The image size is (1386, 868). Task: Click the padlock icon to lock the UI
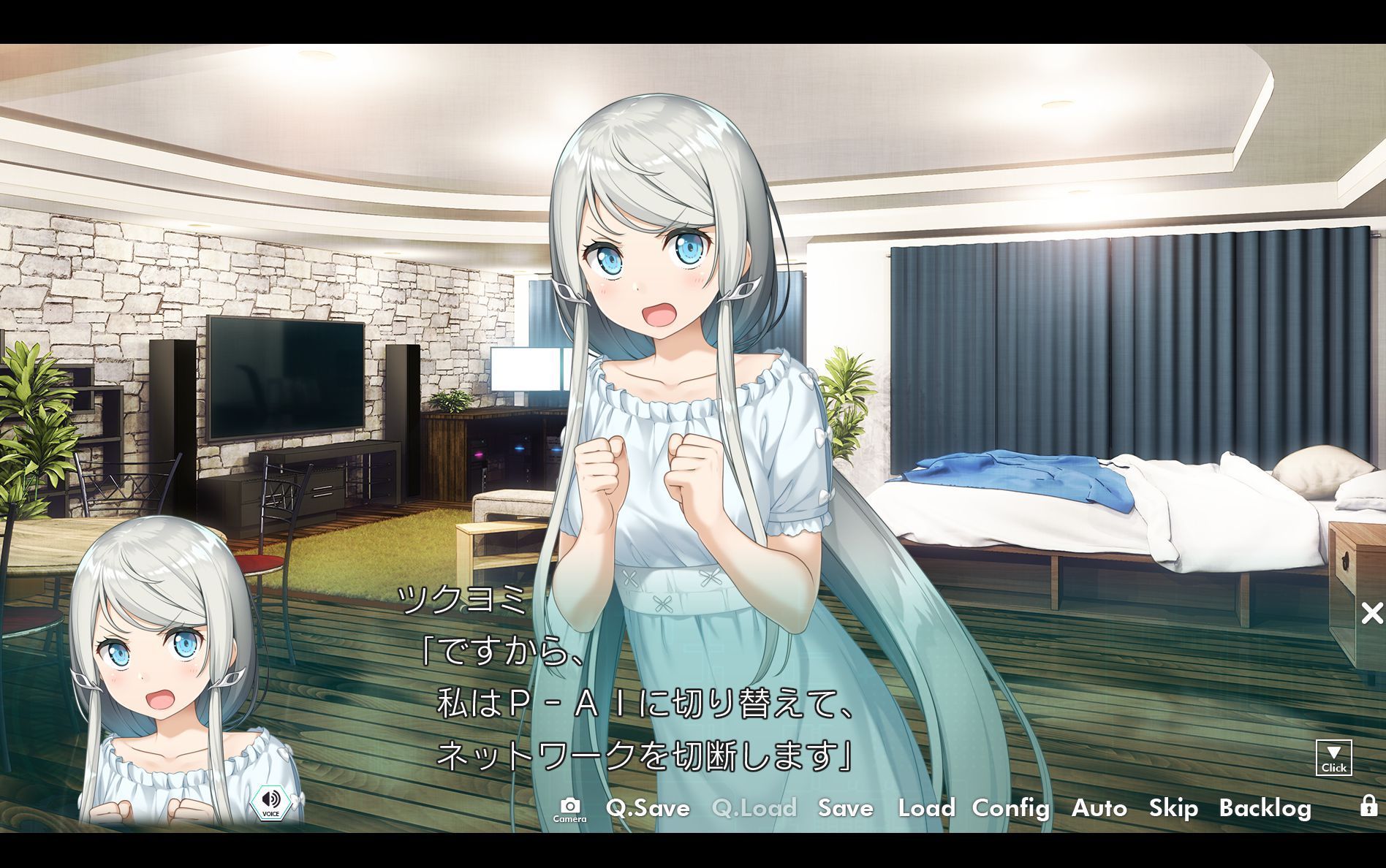tap(1370, 809)
